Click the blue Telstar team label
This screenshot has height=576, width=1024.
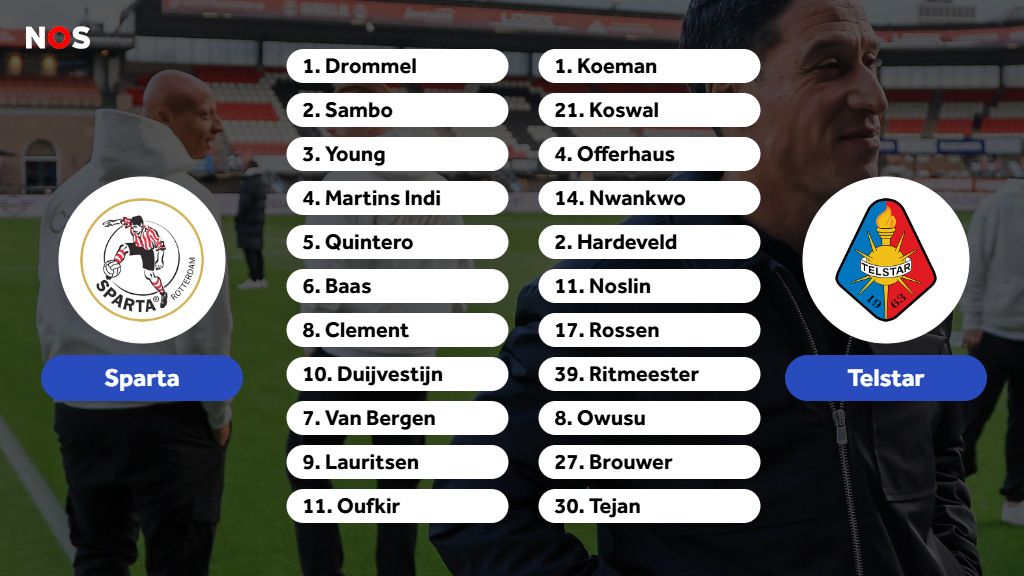coord(885,378)
